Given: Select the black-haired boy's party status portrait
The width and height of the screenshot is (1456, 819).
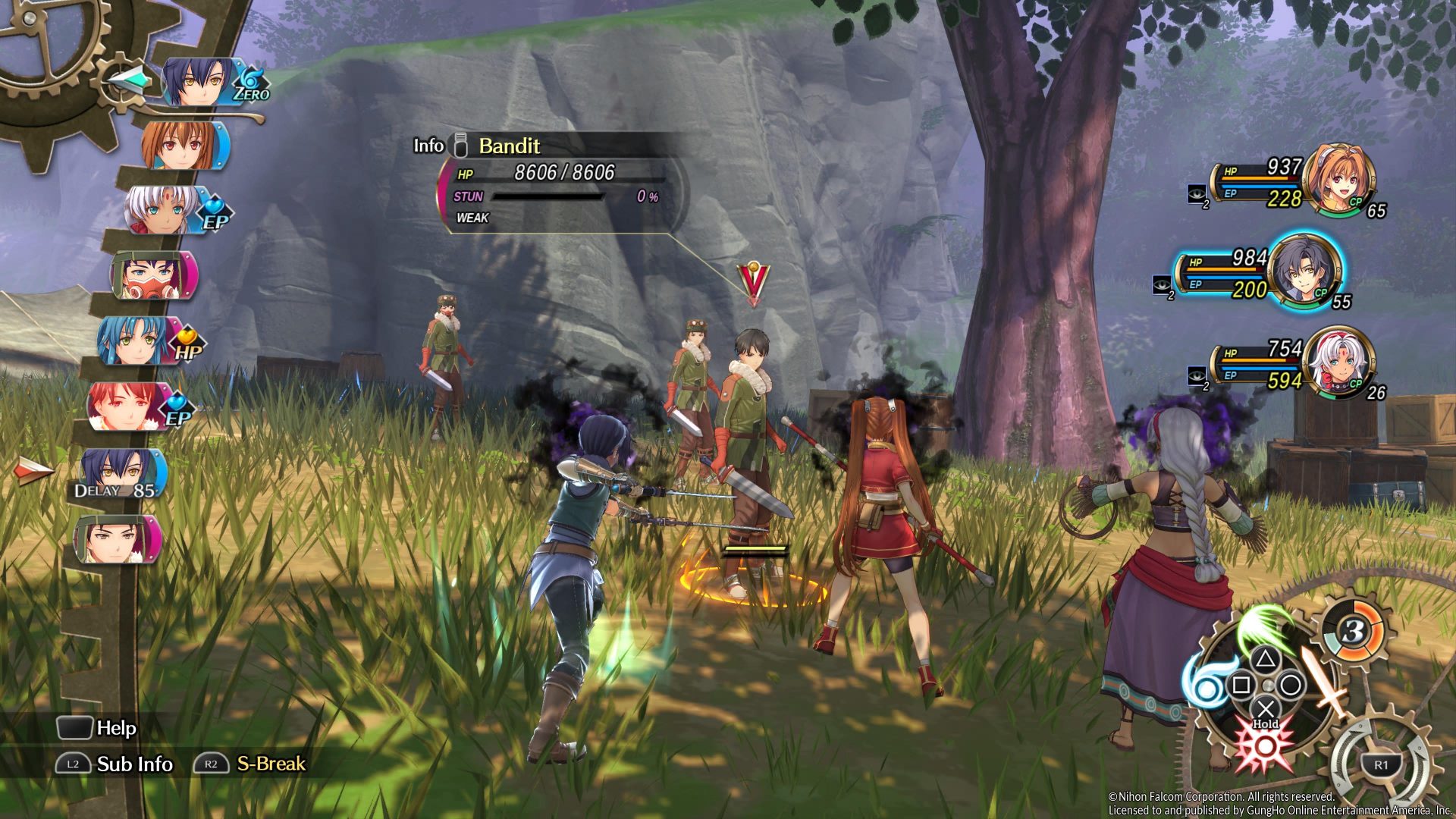Looking at the screenshot, I should [1304, 271].
